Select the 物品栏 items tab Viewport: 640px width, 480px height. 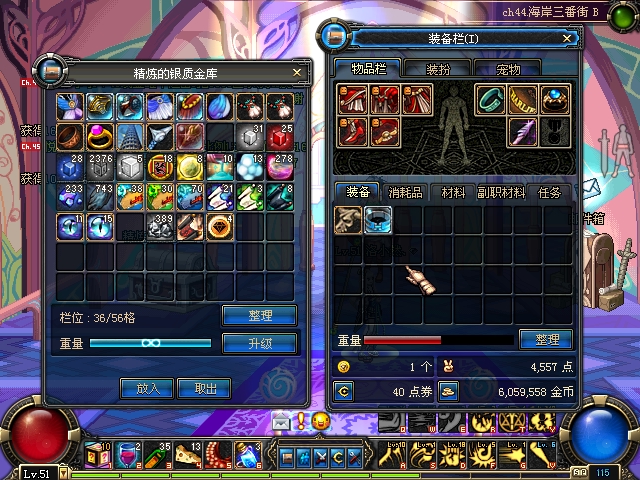[x=368, y=69]
